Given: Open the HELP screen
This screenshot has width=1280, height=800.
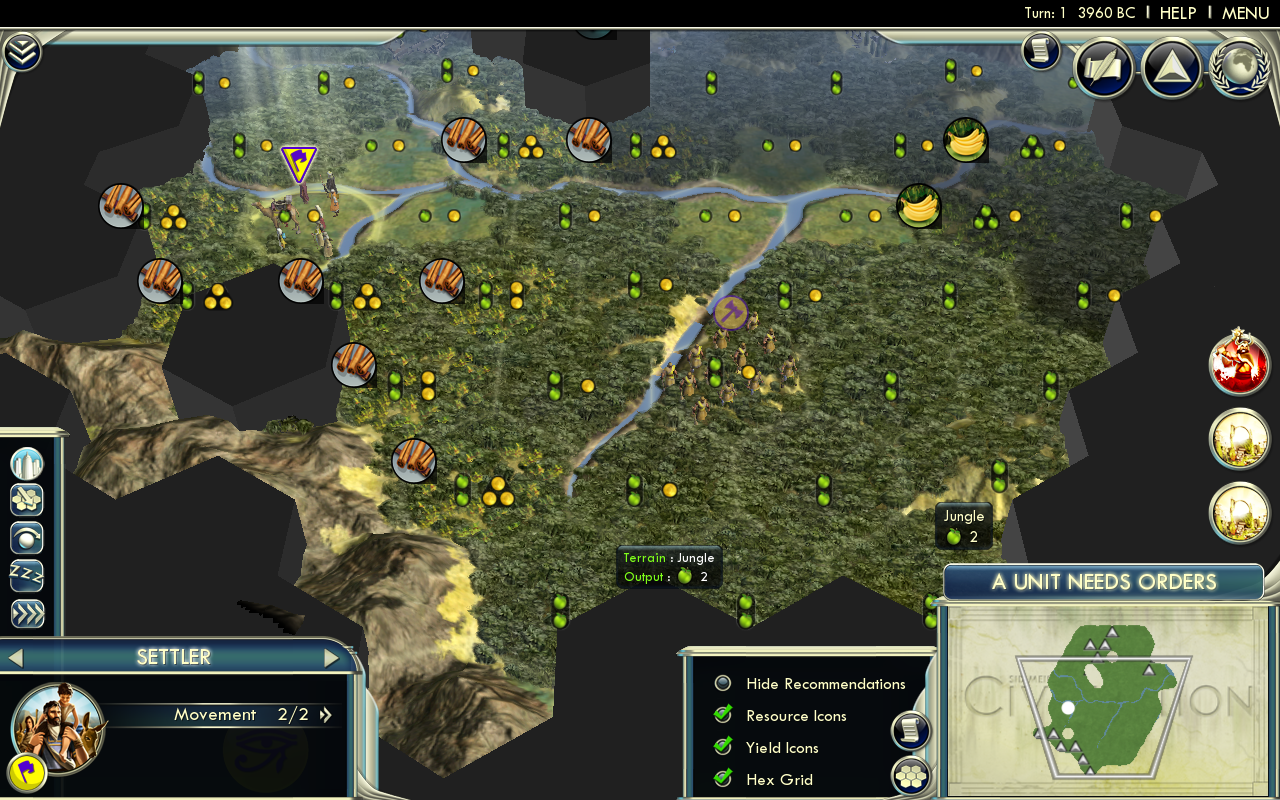Looking at the screenshot, I should [1177, 13].
